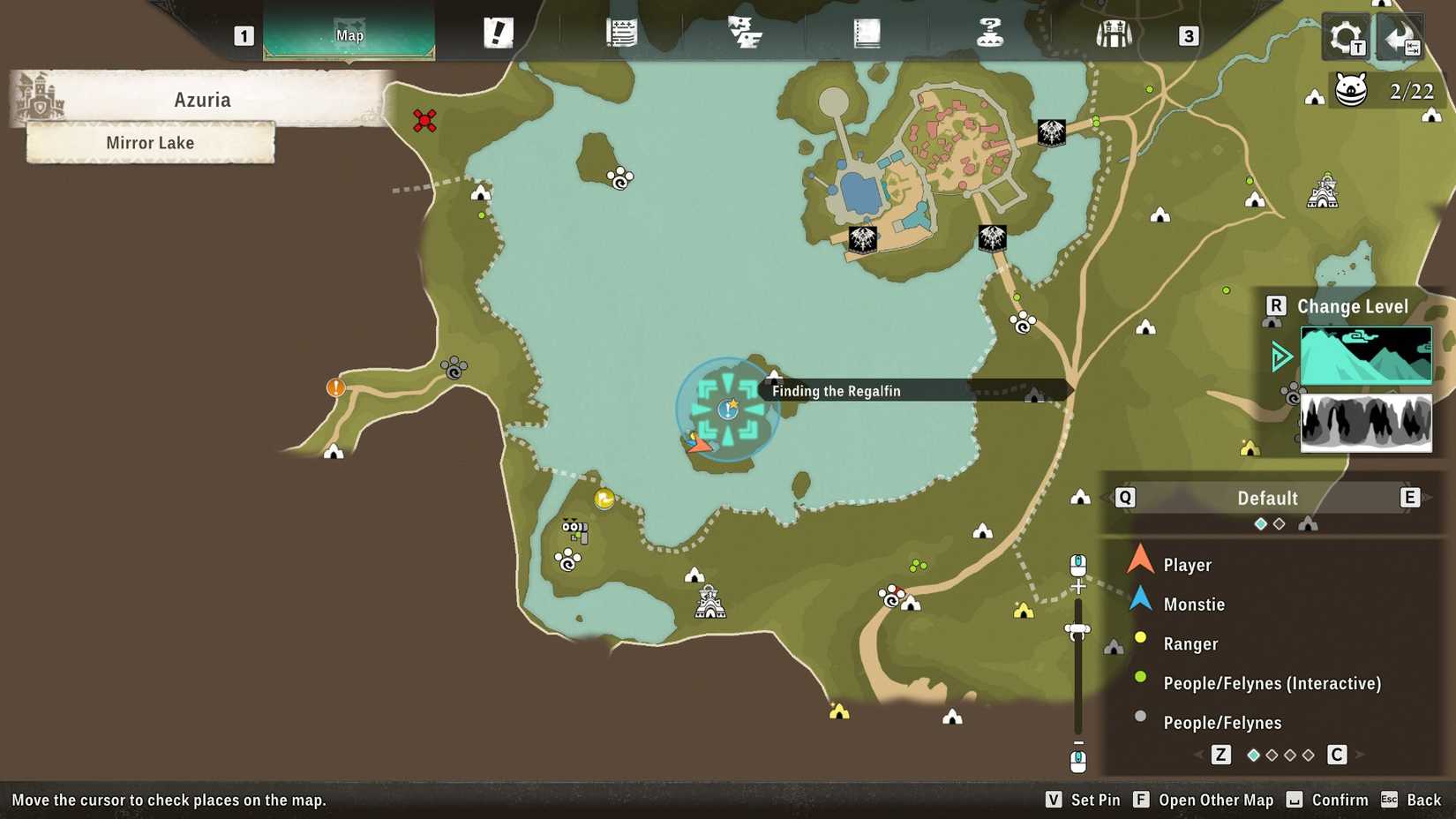The width and height of the screenshot is (1456, 819).
Task: Select the guild card outfit icon in toolbar
Action: click(1115, 34)
